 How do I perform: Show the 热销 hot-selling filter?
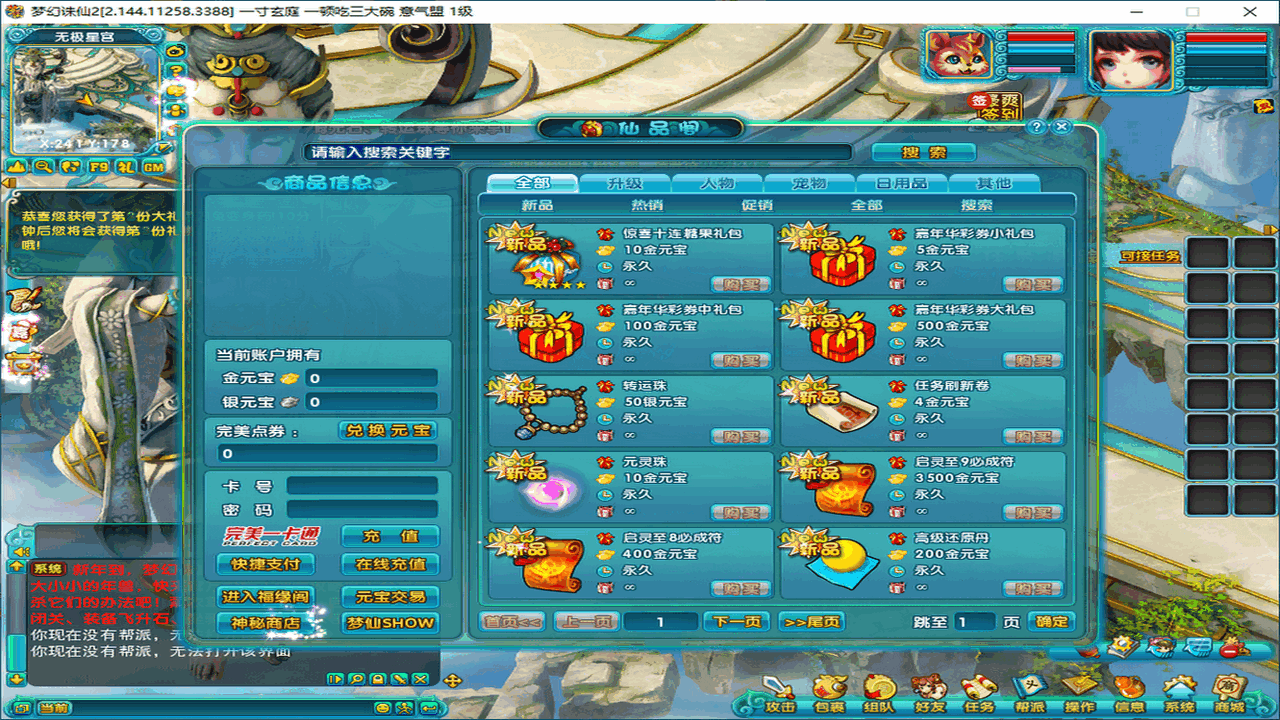coord(647,205)
